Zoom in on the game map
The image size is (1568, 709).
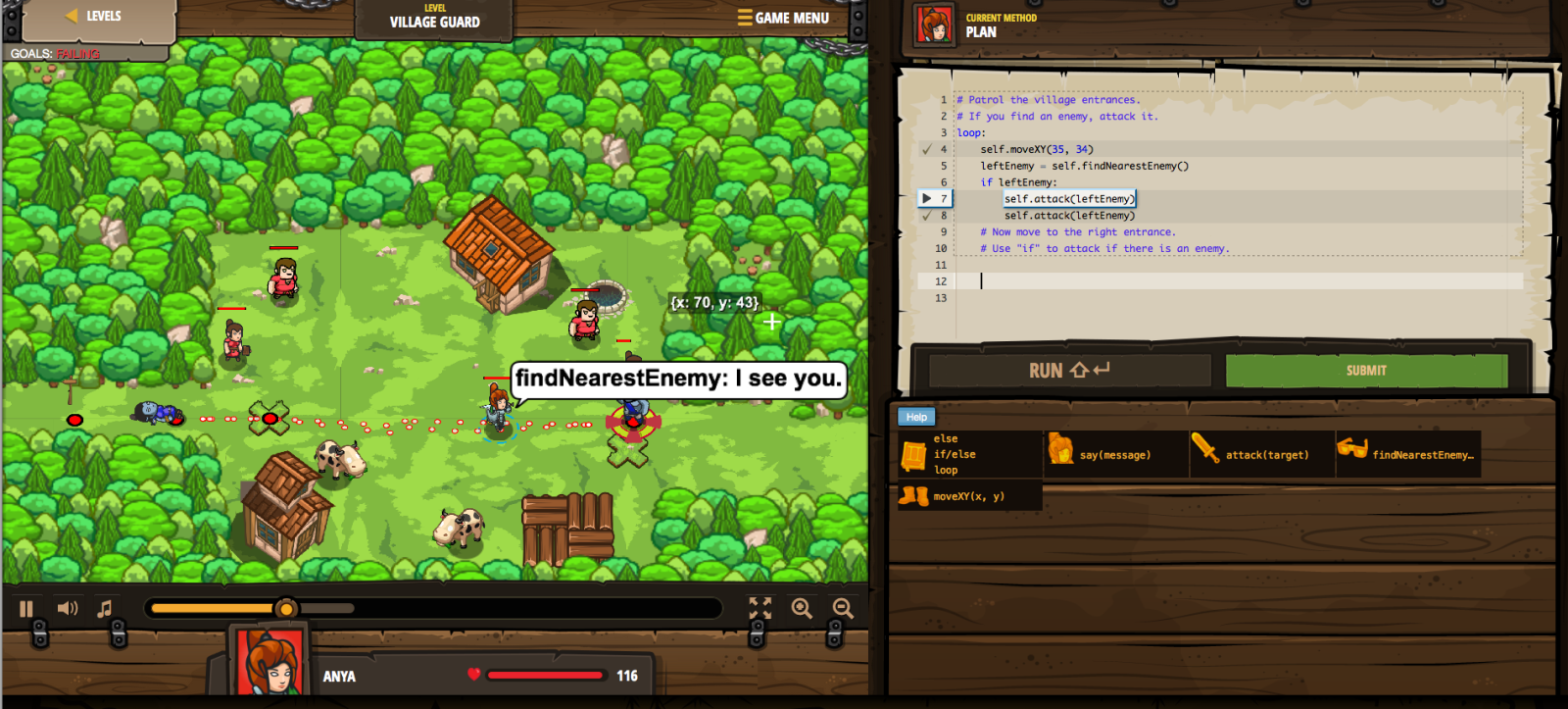(x=803, y=609)
